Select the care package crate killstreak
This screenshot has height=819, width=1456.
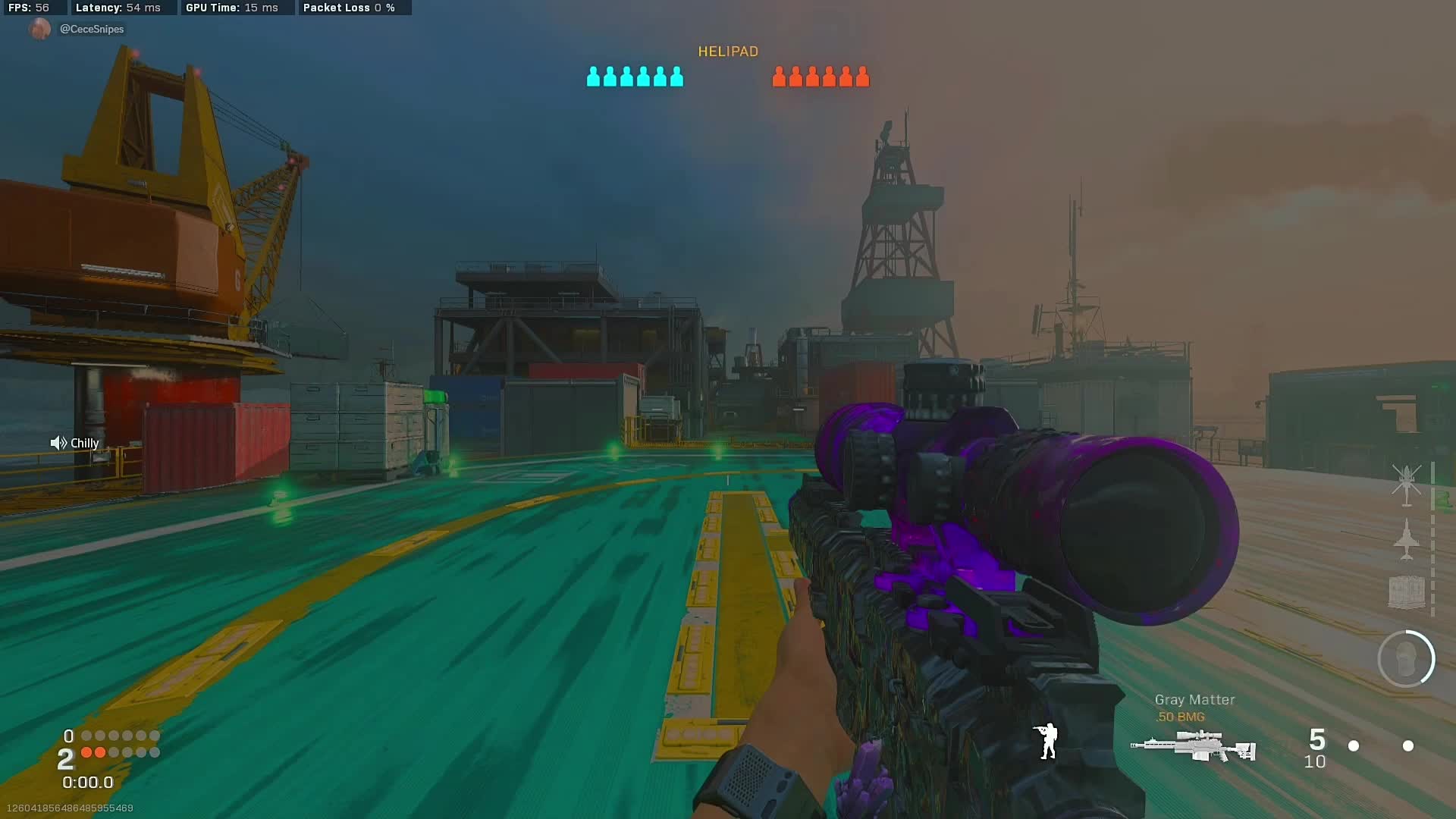[x=1406, y=591]
